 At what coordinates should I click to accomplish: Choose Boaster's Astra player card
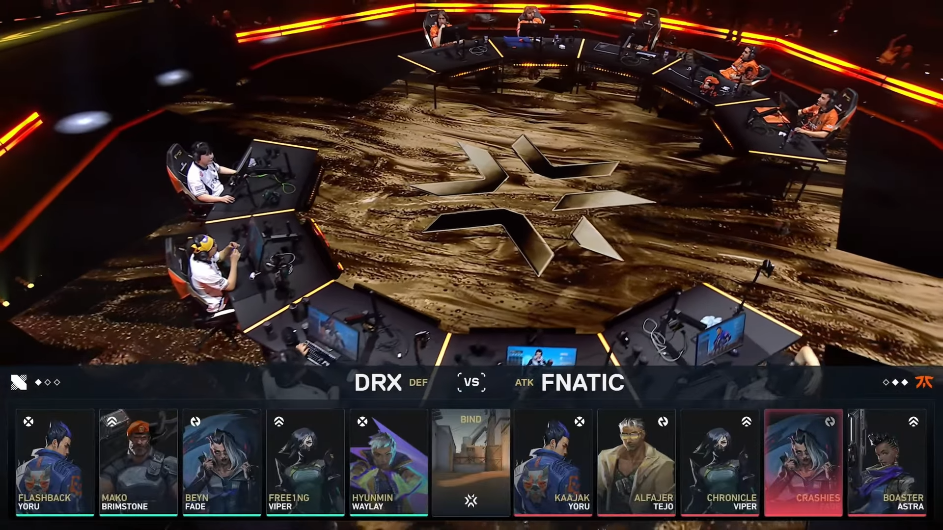[886, 461]
